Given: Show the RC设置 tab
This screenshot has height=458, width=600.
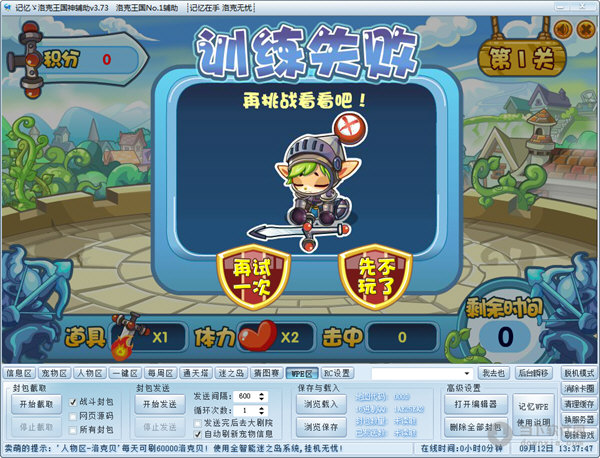Looking at the screenshot, I should coord(335,372).
